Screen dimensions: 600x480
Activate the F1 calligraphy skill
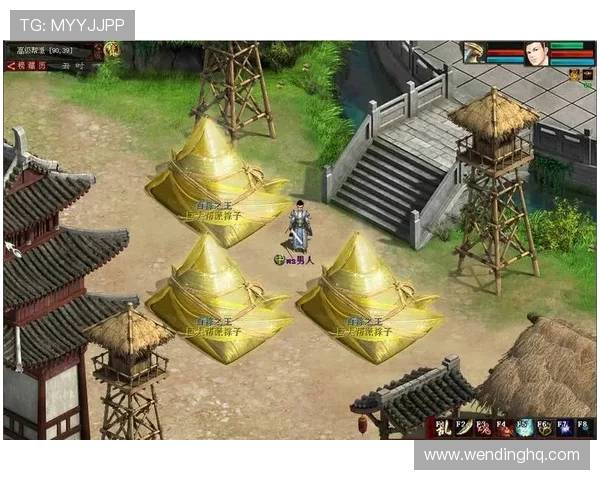[x=441, y=428]
